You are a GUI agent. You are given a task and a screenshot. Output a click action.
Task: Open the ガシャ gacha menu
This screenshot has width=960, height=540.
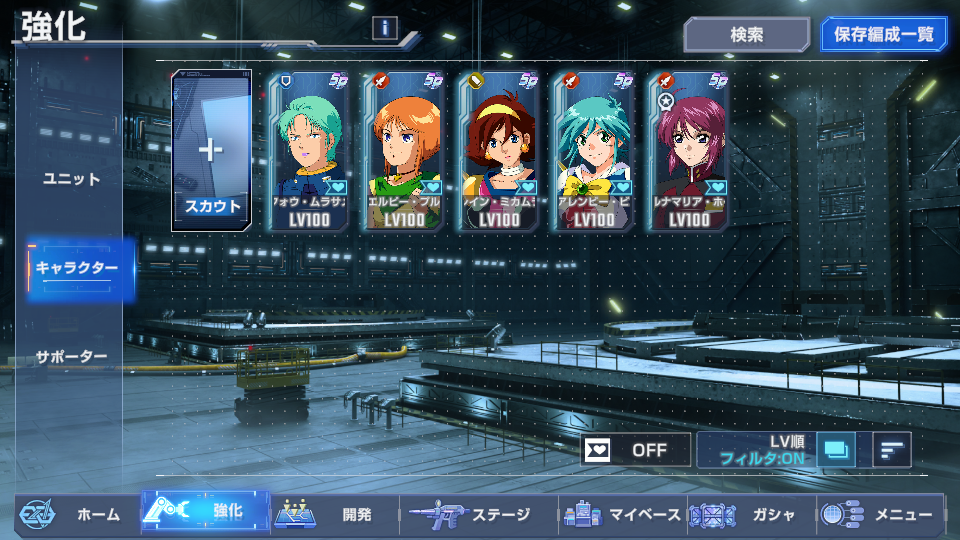tap(751, 515)
